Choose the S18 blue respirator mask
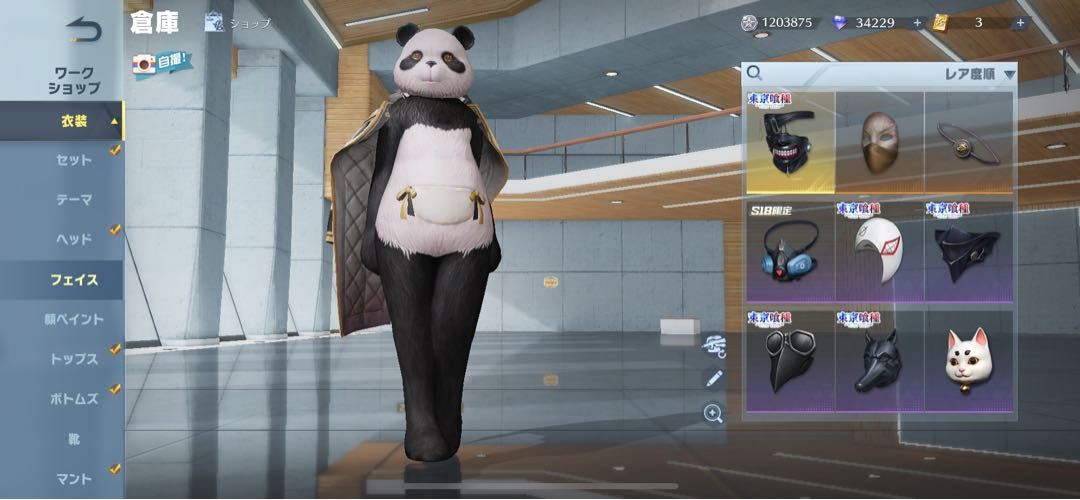The image size is (1080, 500). coord(790,252)
